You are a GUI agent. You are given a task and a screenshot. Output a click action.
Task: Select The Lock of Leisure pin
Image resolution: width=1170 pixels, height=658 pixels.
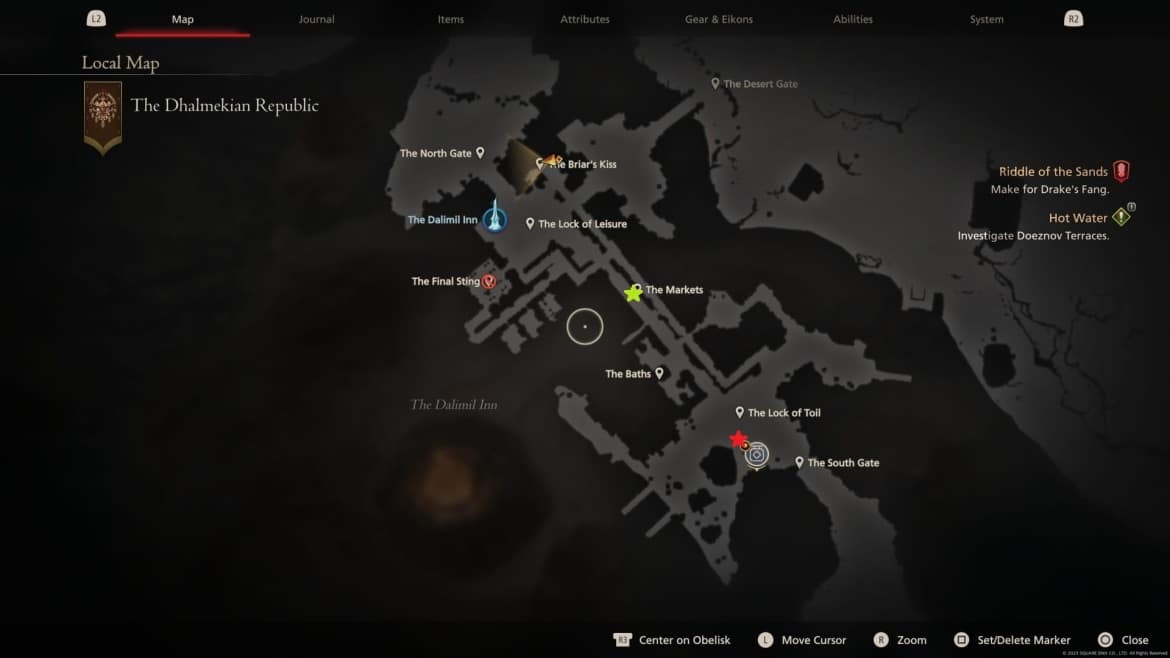click(x=530, y=223)
